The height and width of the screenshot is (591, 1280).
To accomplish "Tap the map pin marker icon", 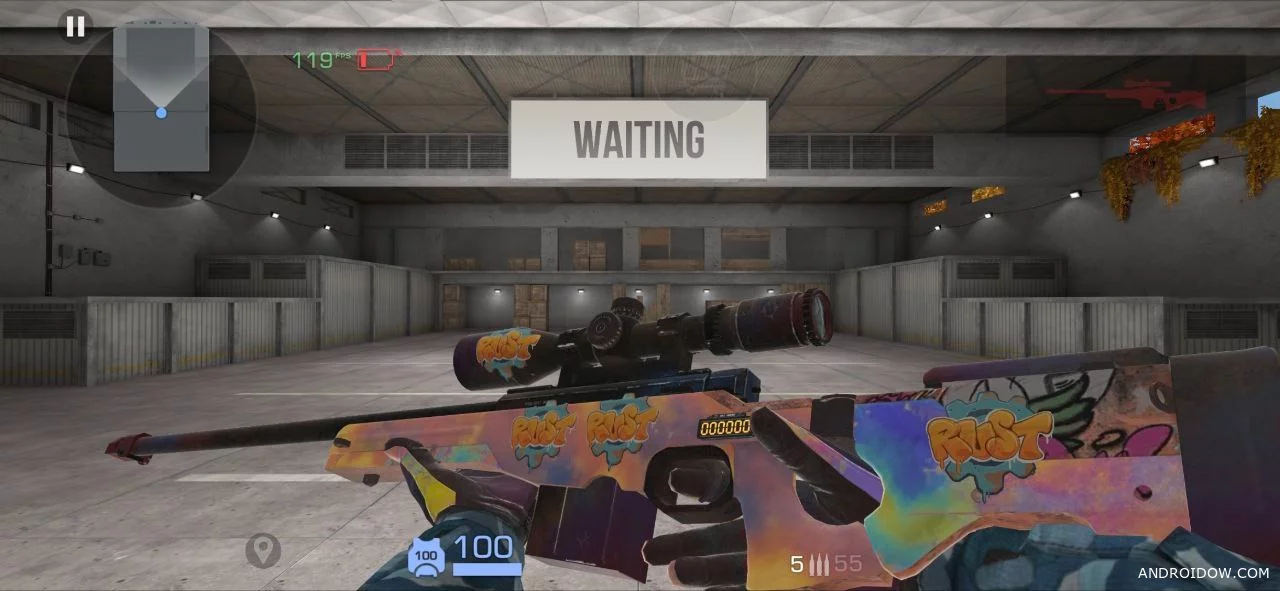I will 263,550.
